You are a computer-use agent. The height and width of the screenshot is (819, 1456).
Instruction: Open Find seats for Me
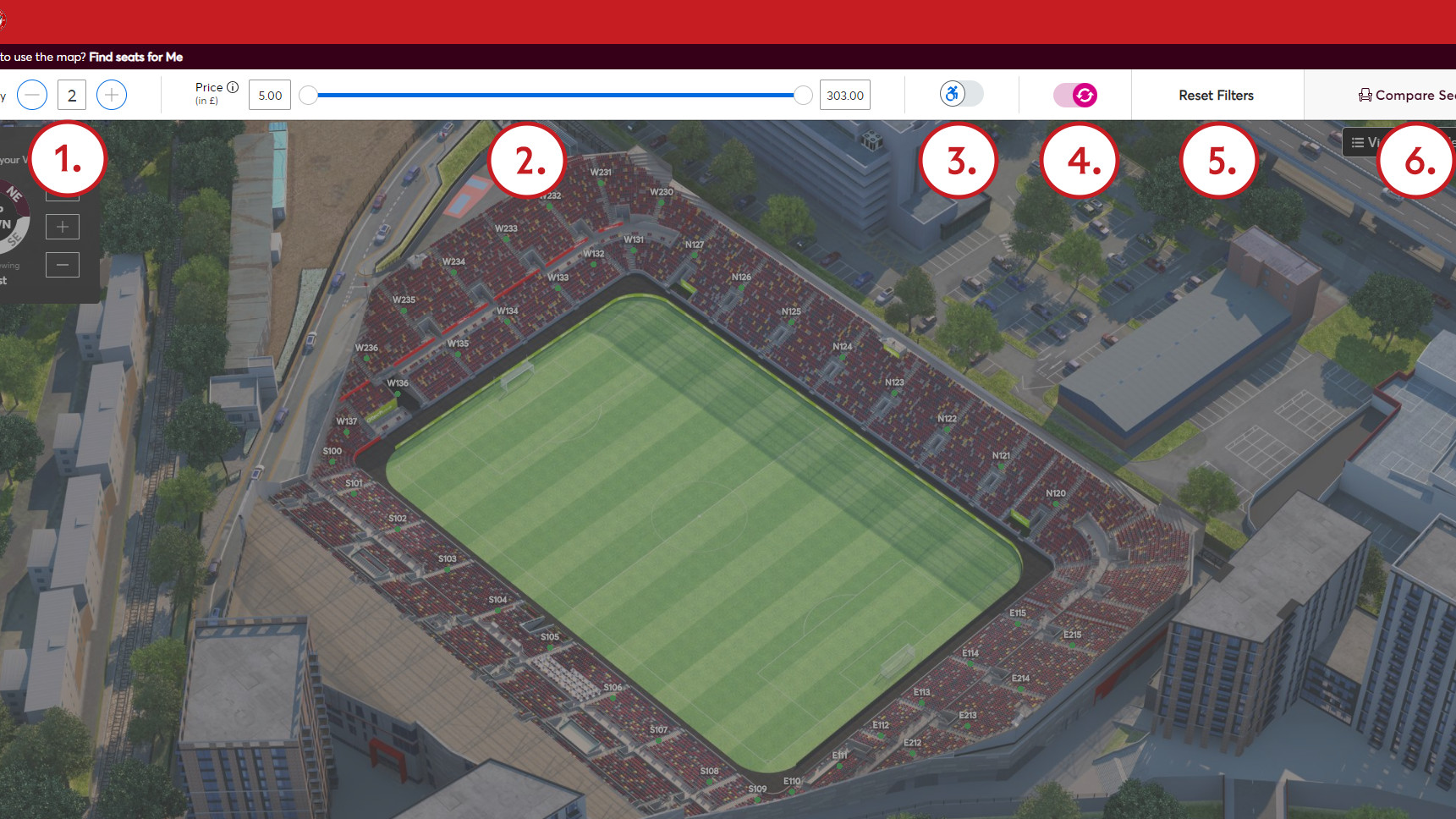coord(135,58)
